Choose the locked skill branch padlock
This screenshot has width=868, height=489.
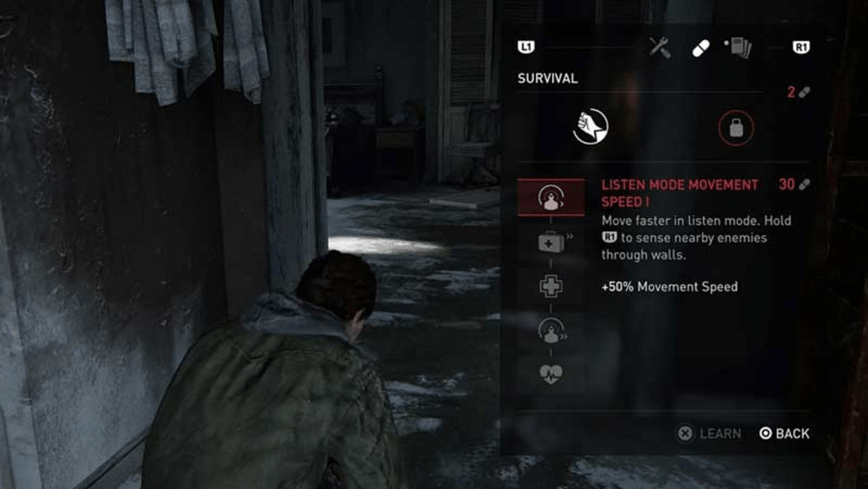point(736,128)
